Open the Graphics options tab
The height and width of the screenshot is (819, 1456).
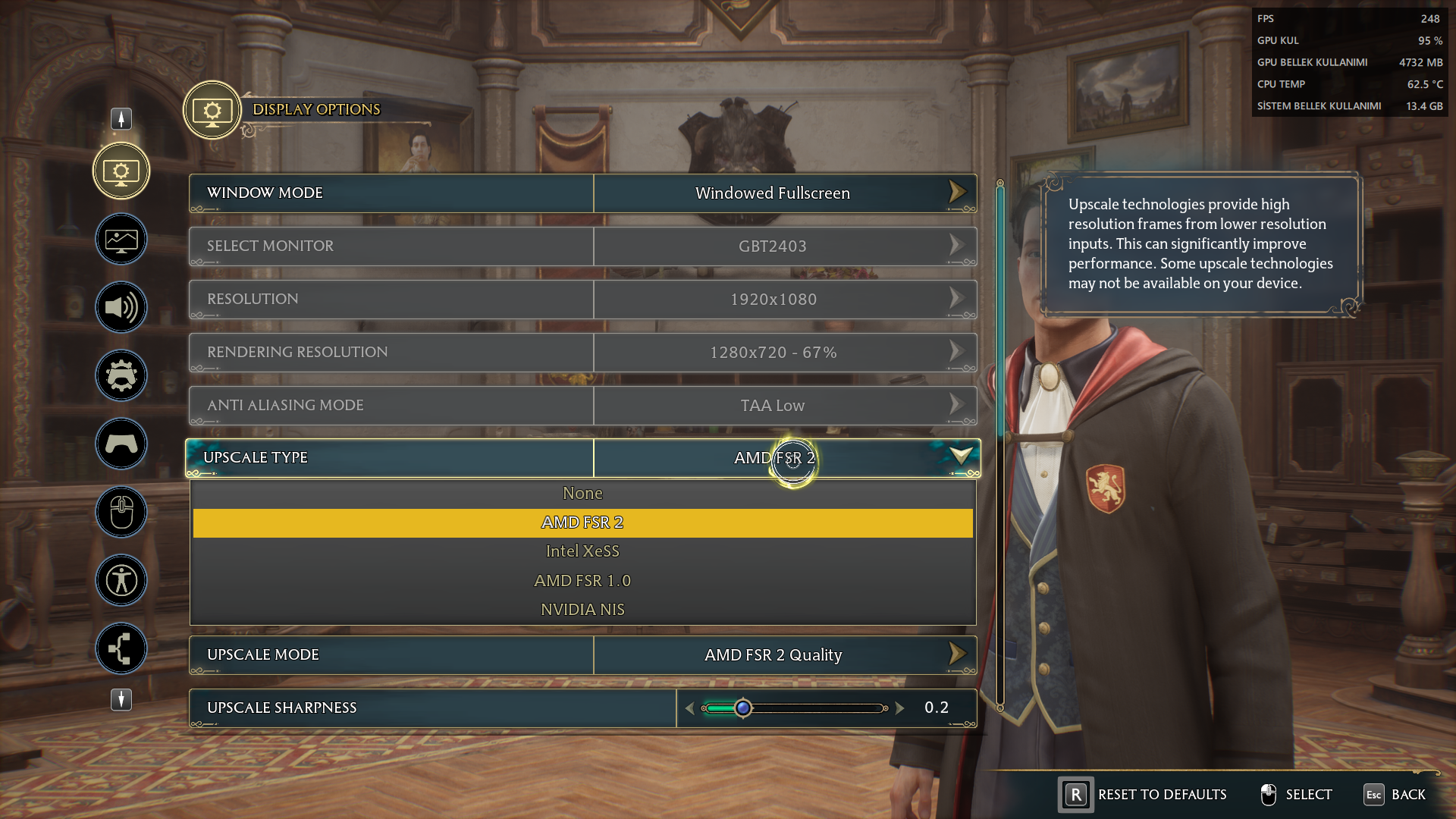[x=121, y=240]
